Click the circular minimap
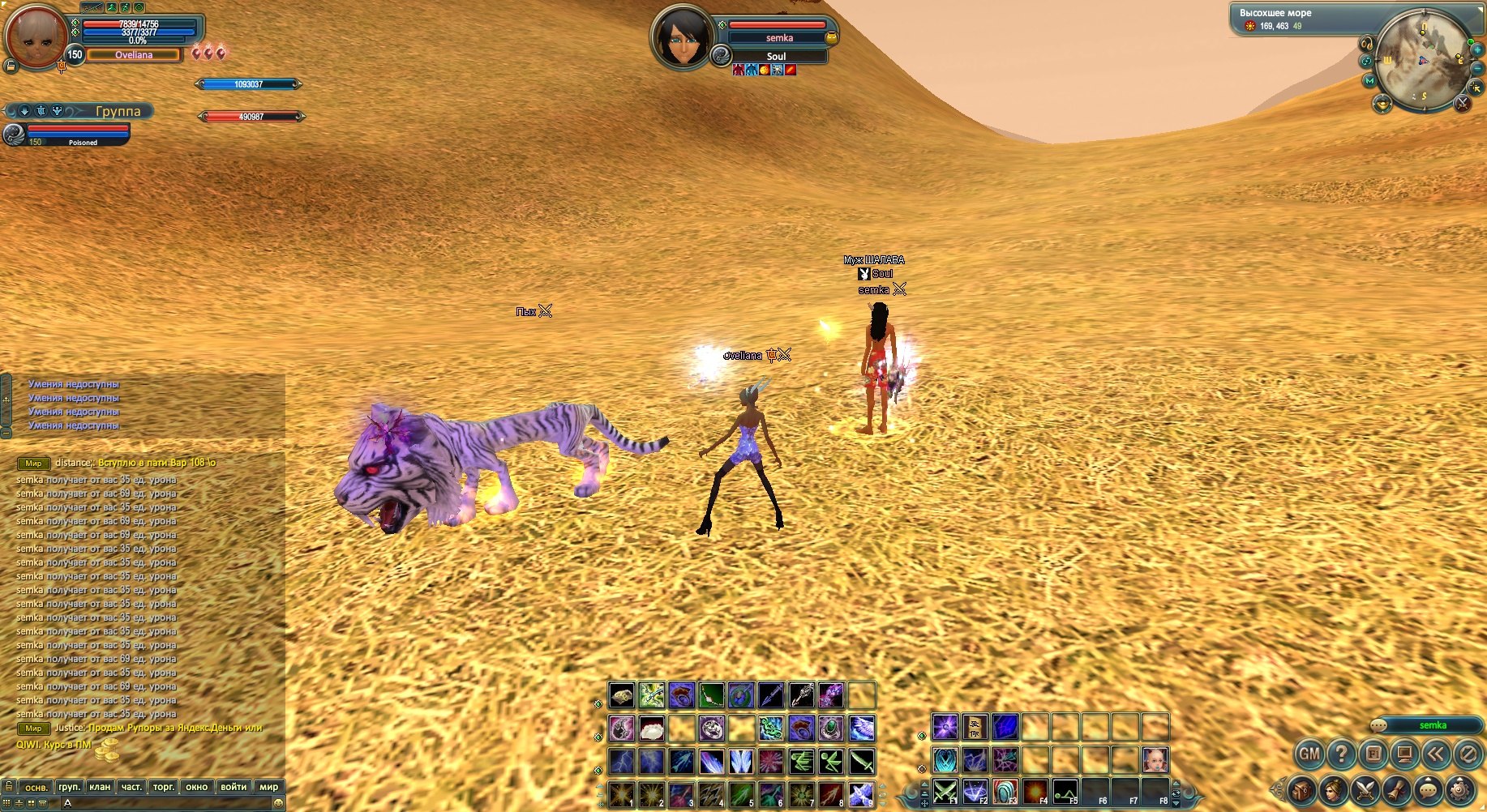Screen dimensions: 1487x812 (x=1422, y=59)
